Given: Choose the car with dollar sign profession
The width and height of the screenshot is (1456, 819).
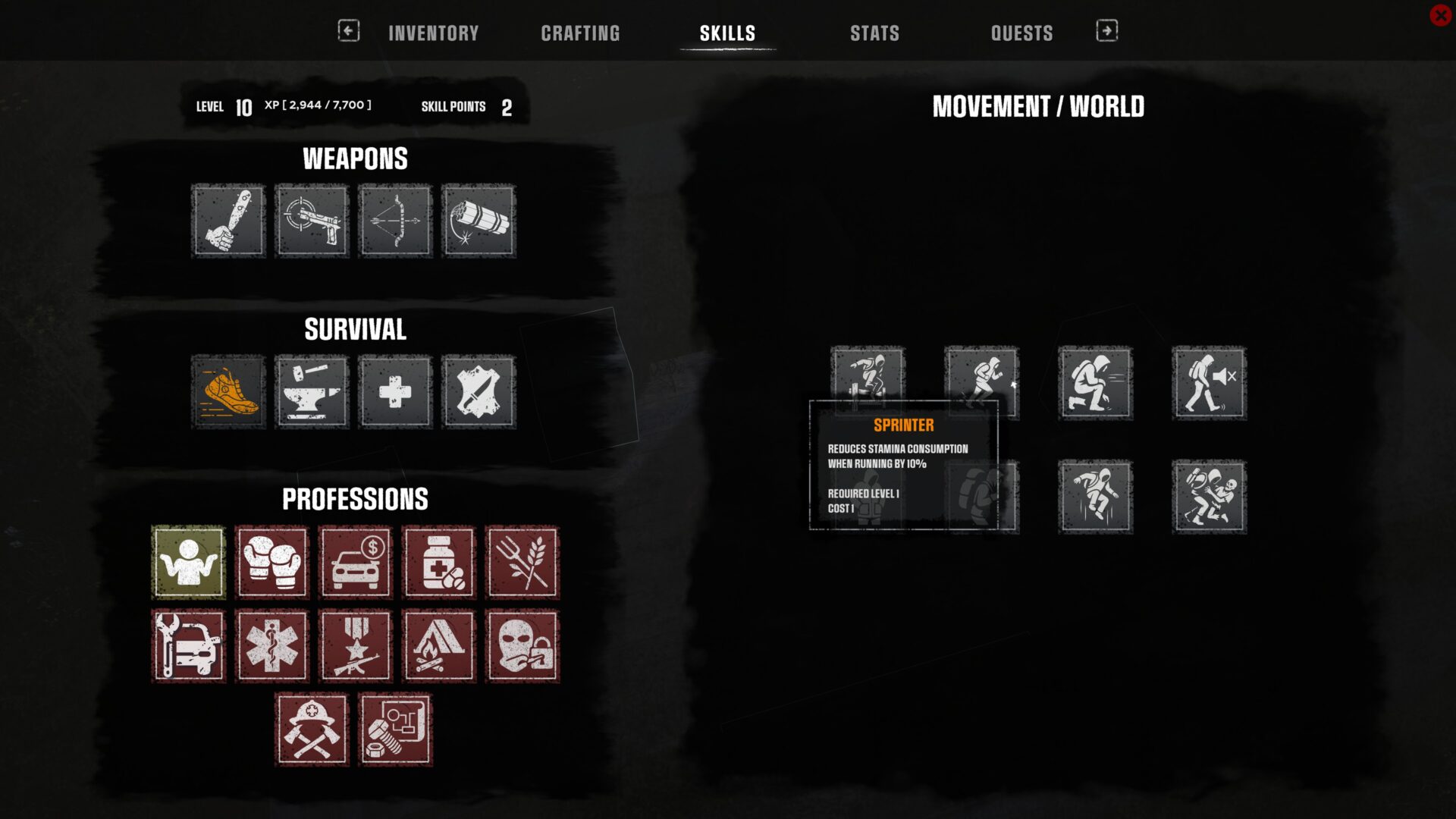Looking at the screenshot, I should (356, 563).
